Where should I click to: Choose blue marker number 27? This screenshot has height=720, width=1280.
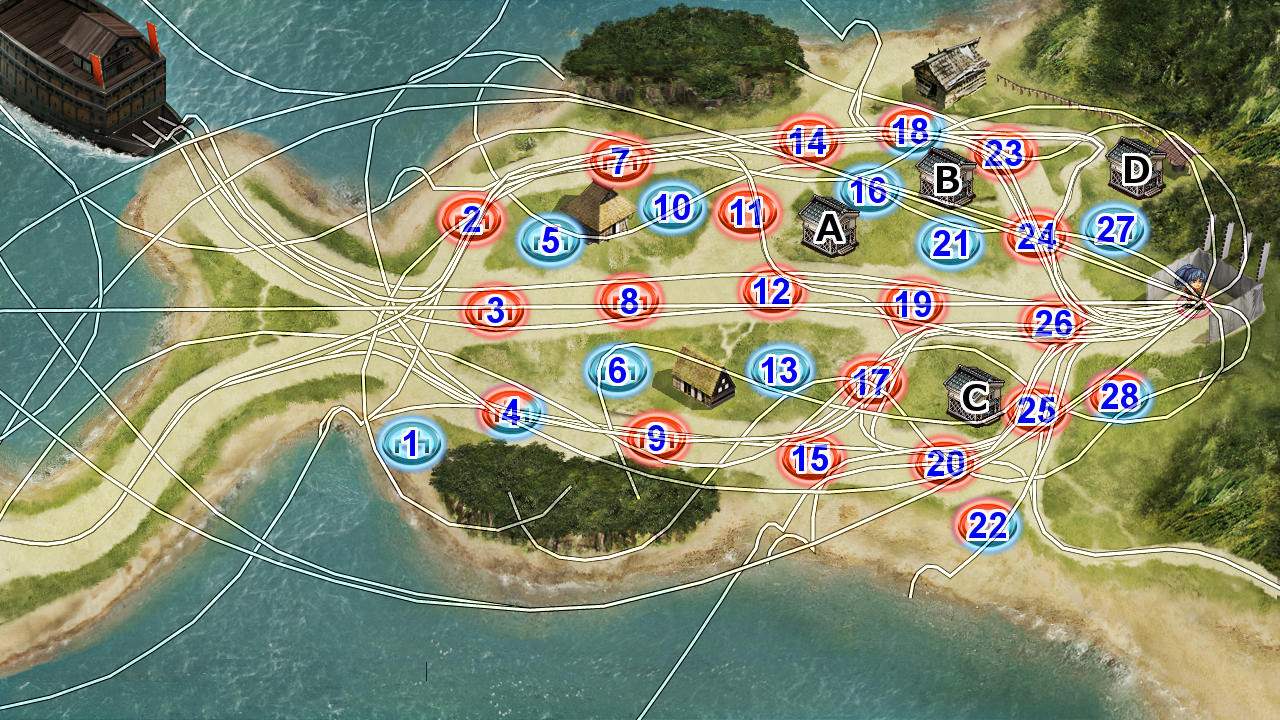[1113, 229]
